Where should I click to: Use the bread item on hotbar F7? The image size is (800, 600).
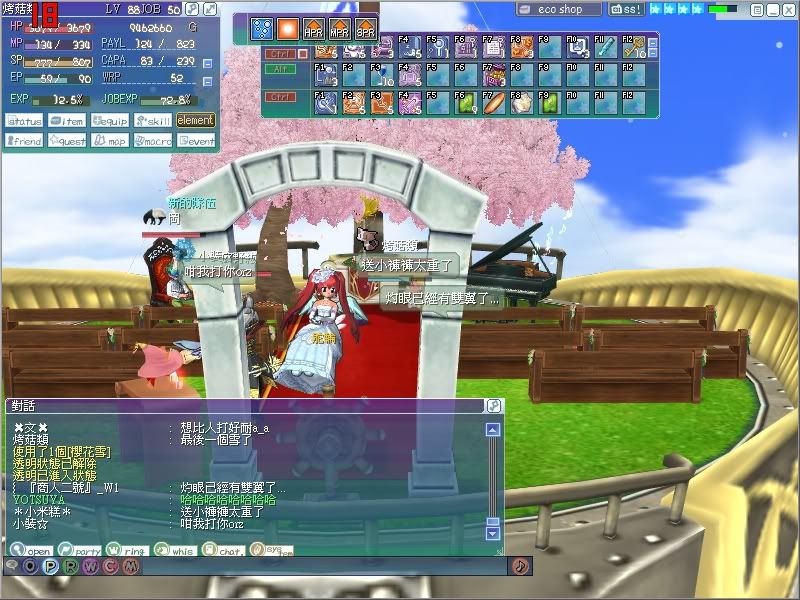pos(493,102)
